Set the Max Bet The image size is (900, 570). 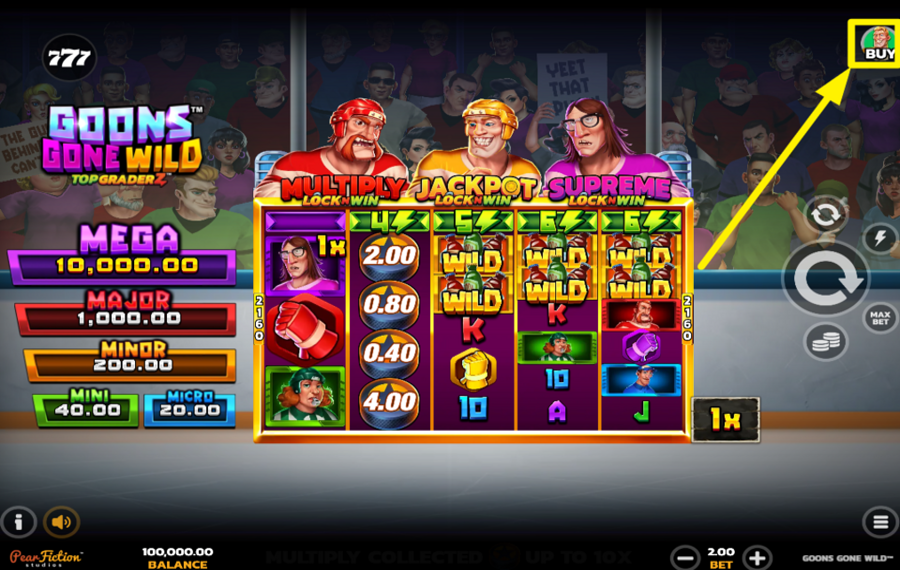pyautogui.click(x=879, y=319)
